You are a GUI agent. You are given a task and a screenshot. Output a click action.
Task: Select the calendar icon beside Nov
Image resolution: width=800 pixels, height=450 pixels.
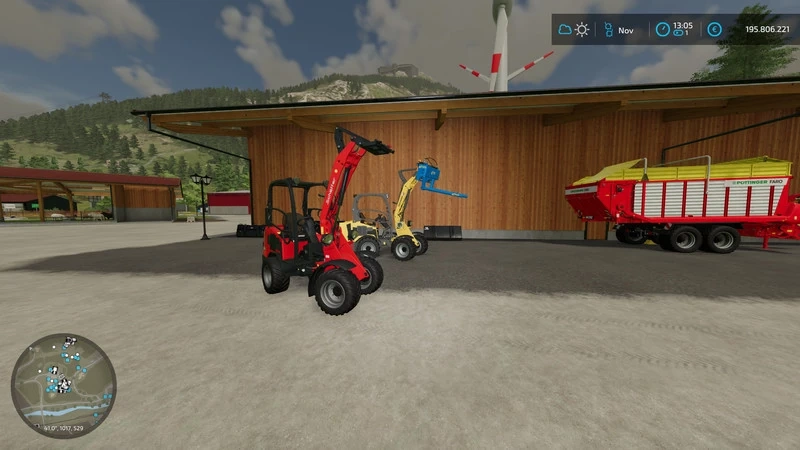coord(606,30)
